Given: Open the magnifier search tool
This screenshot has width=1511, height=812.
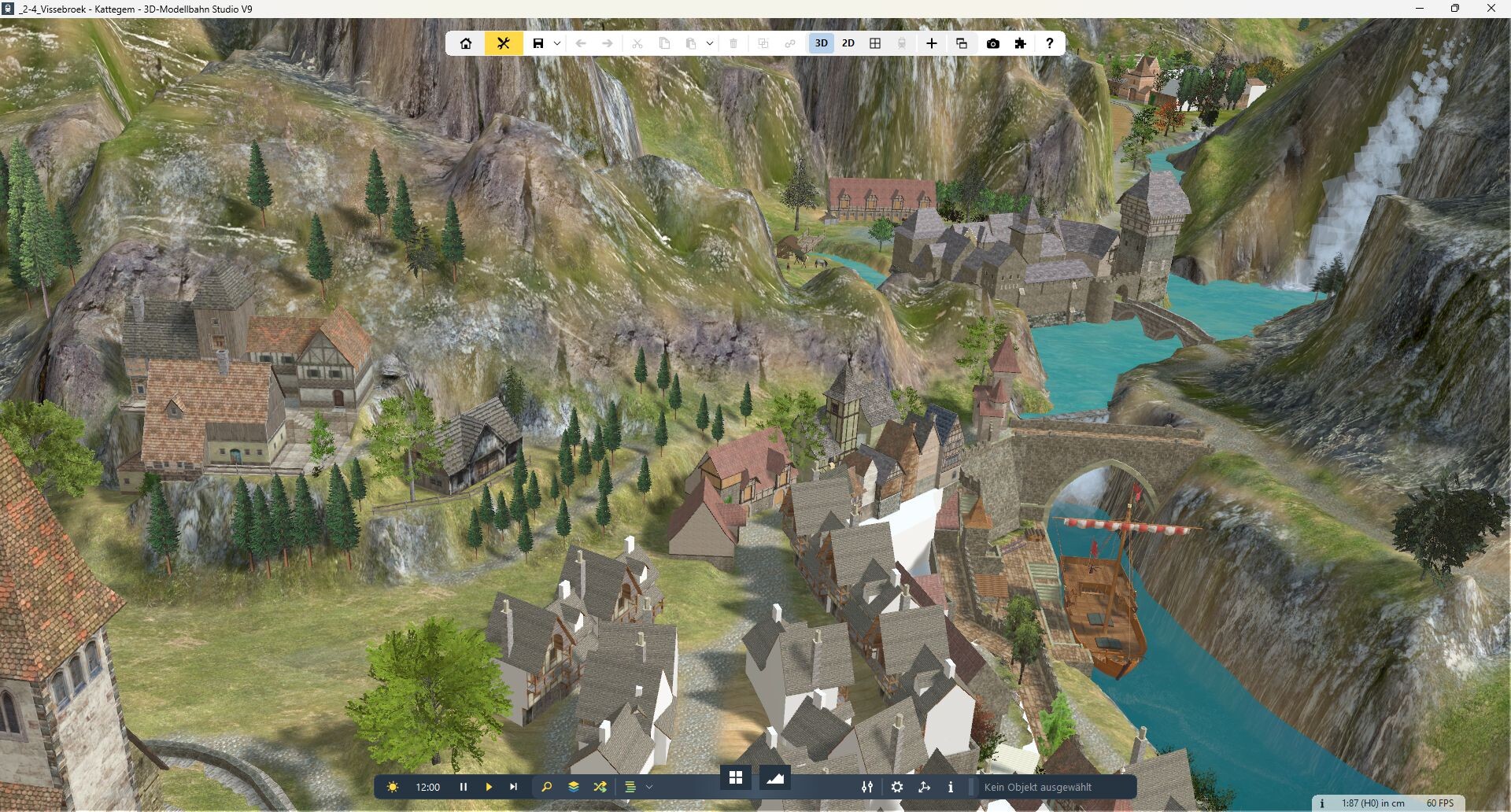Looking at the screenshot, I should pyautogui.click(x=547, y=787).
